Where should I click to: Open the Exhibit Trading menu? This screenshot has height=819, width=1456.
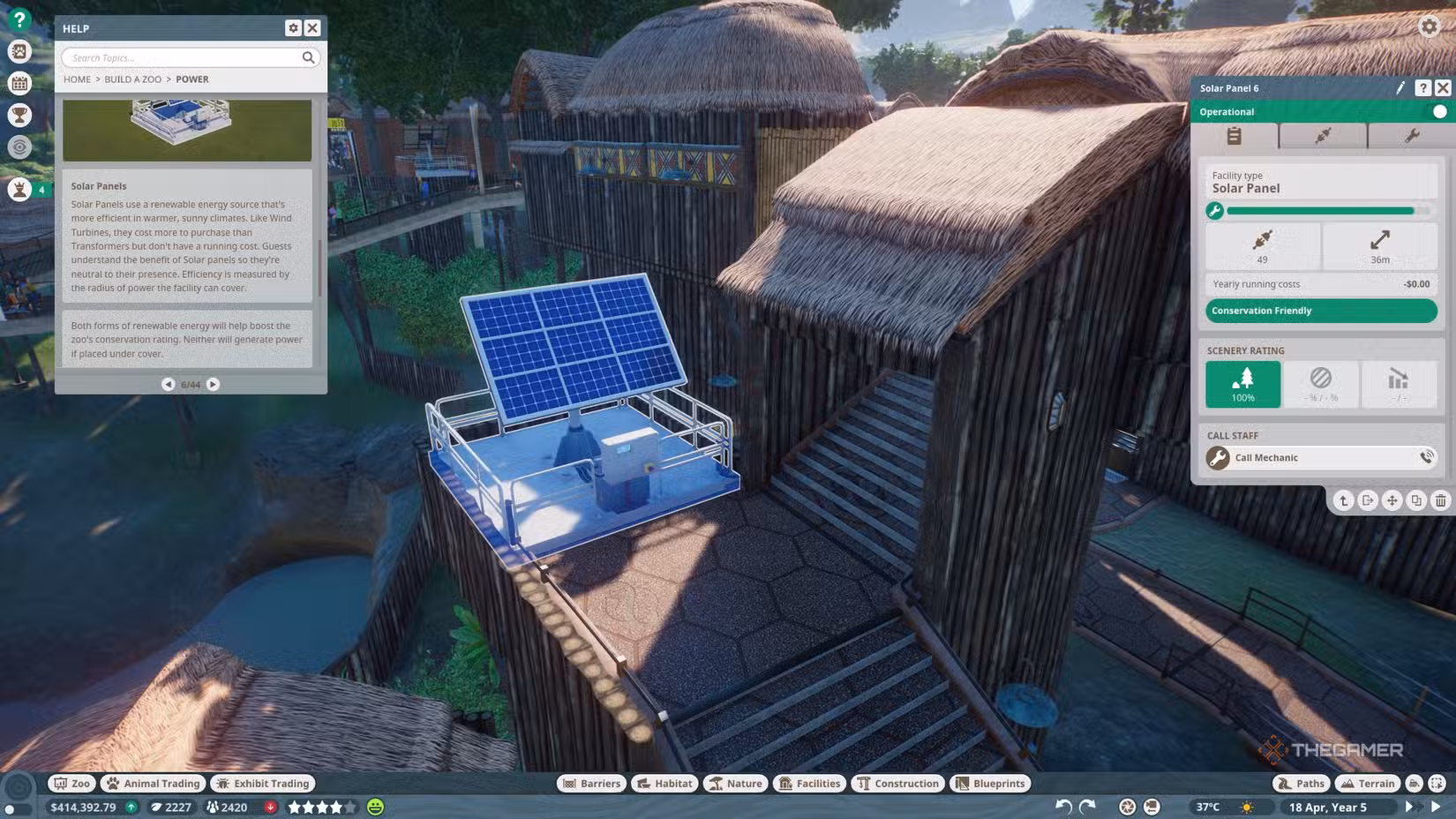(x=262, y=783)
